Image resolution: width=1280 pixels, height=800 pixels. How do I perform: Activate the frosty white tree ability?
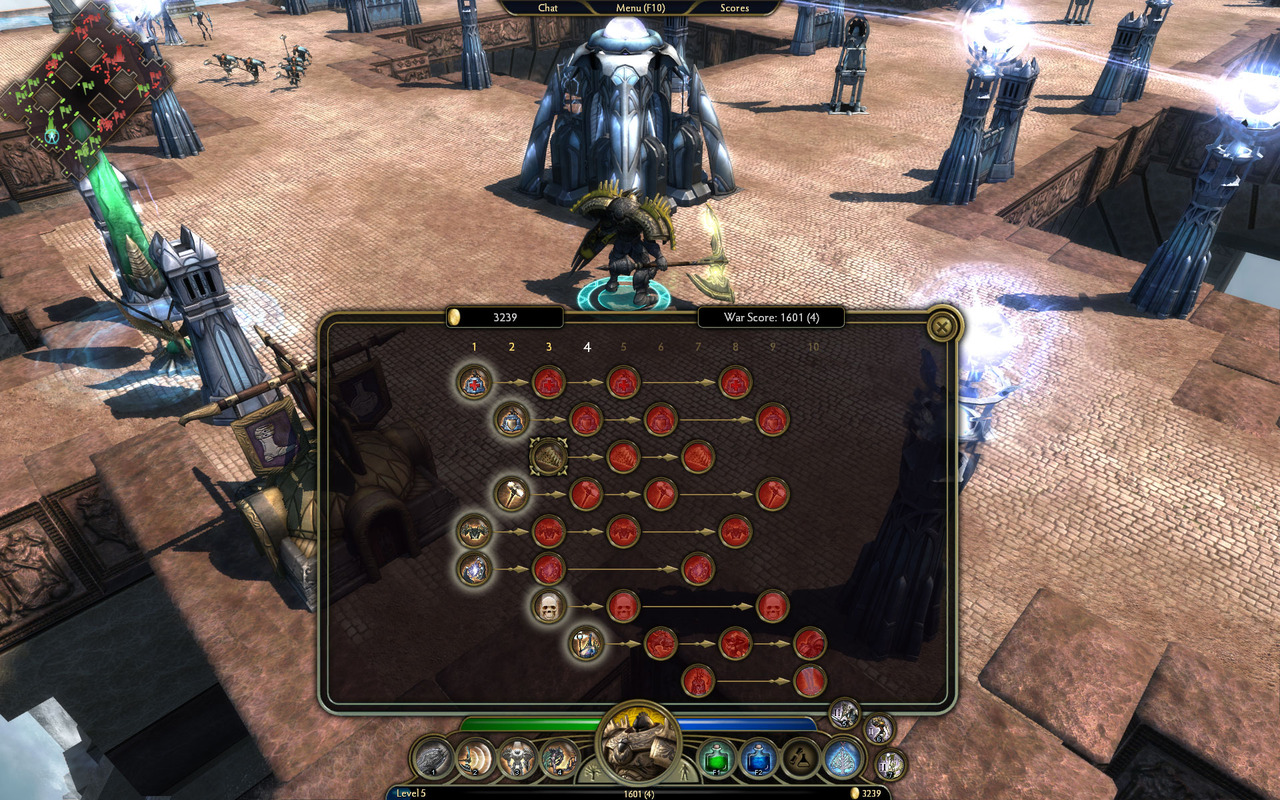coord(843,758)
